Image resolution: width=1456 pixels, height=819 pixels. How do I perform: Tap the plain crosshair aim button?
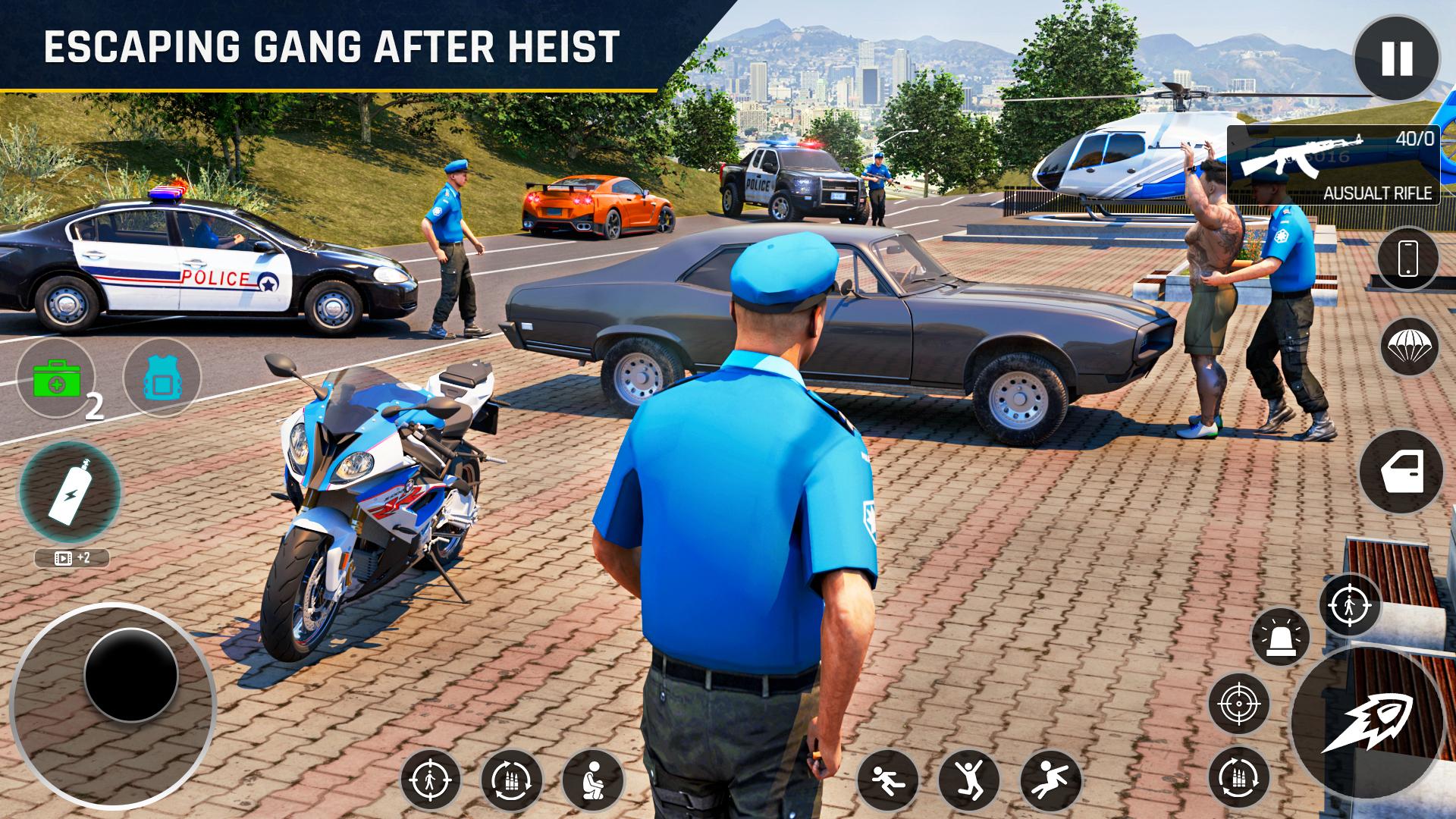pos(1239,703)
